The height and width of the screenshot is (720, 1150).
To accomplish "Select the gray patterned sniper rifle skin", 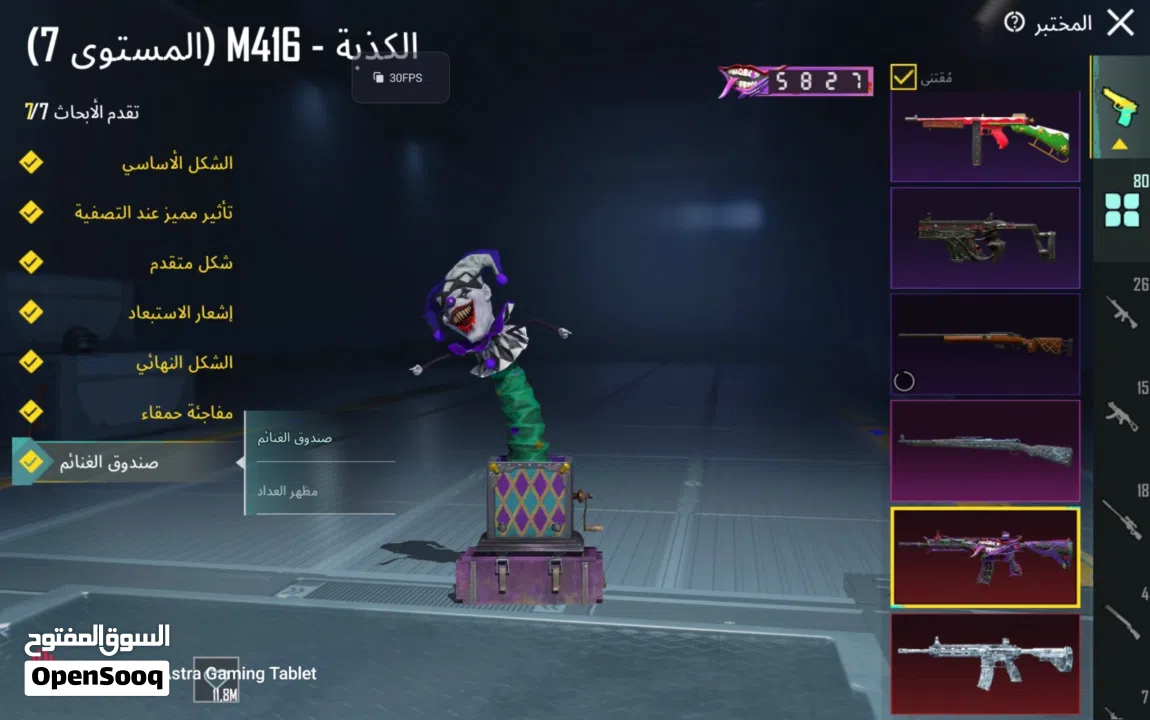I will tap(985, 450).
